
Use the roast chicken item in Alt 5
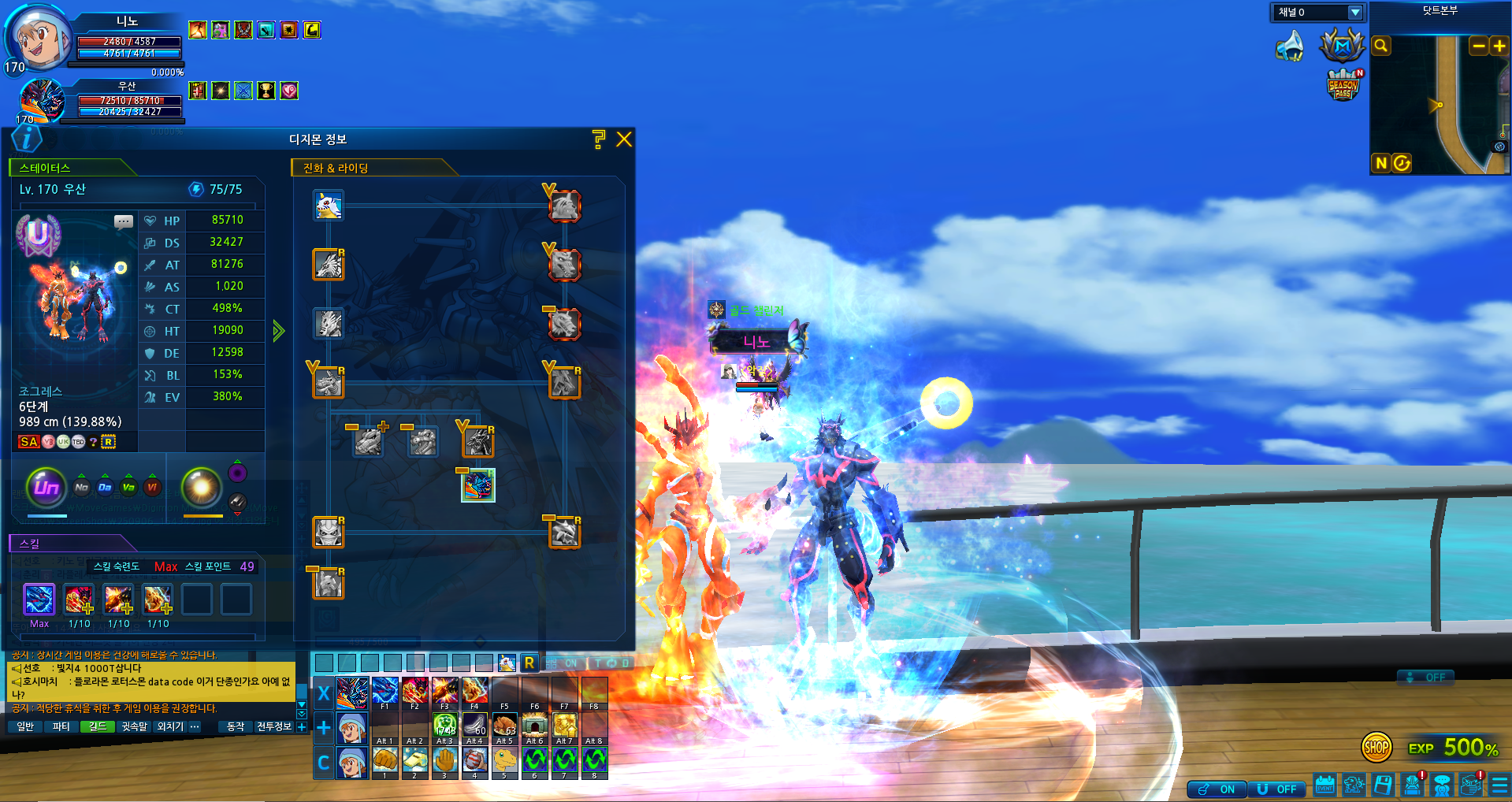tap(504, 726)
